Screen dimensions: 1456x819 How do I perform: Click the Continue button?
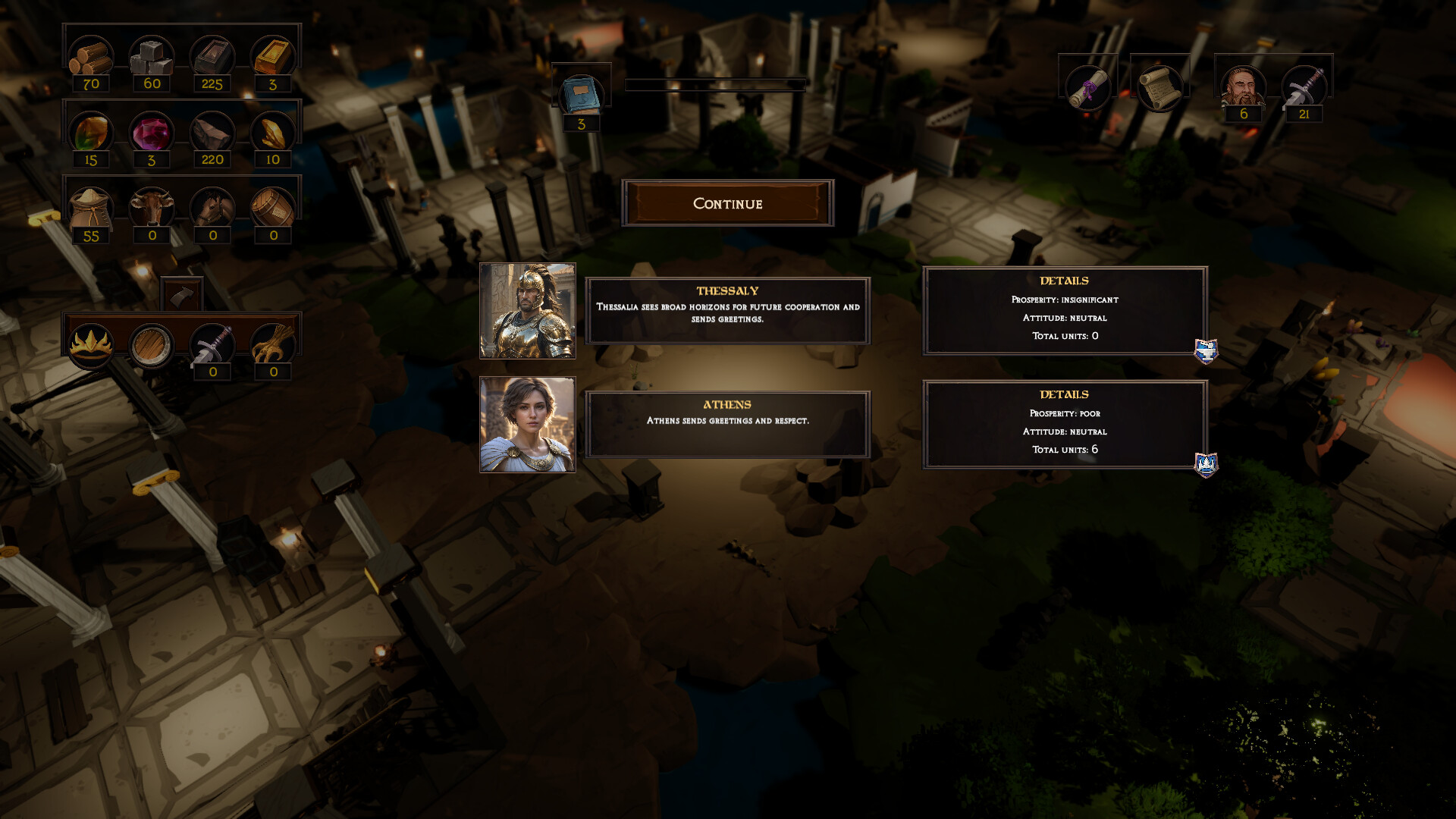point(727,203)
